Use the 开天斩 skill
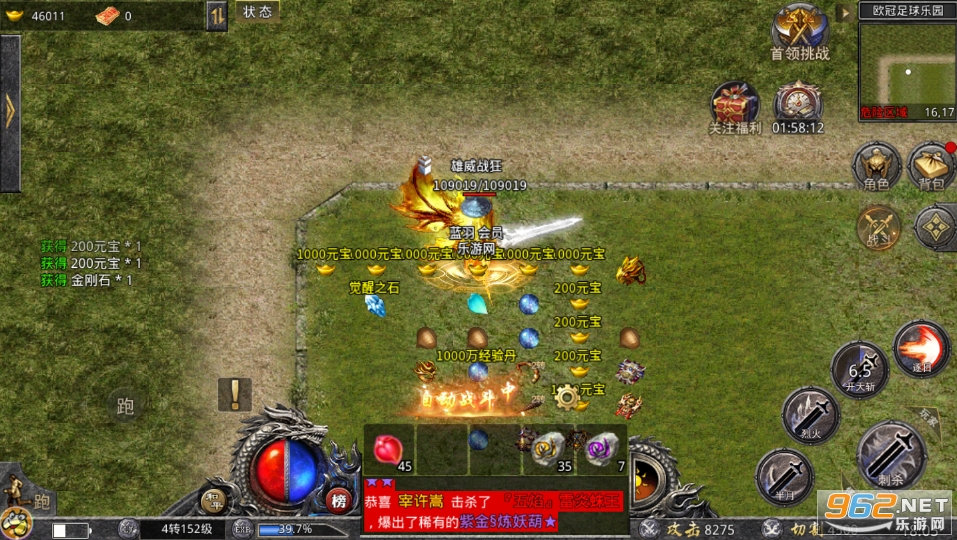Image resolution: width=957 pixels, height=540 pixels. [859, 370]
